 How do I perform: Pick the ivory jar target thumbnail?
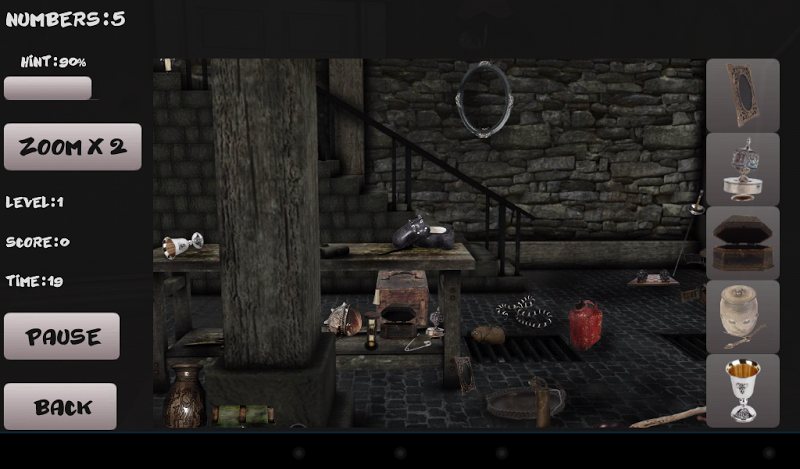click(743, 316)
